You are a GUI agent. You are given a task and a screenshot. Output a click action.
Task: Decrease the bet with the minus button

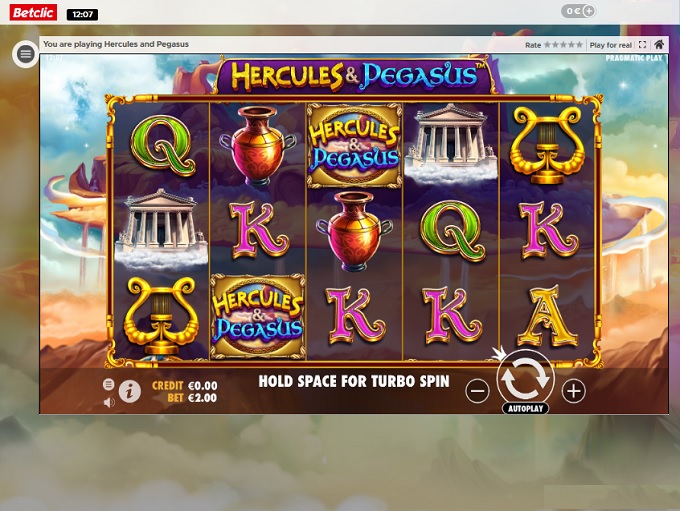(x=478, y=391)
